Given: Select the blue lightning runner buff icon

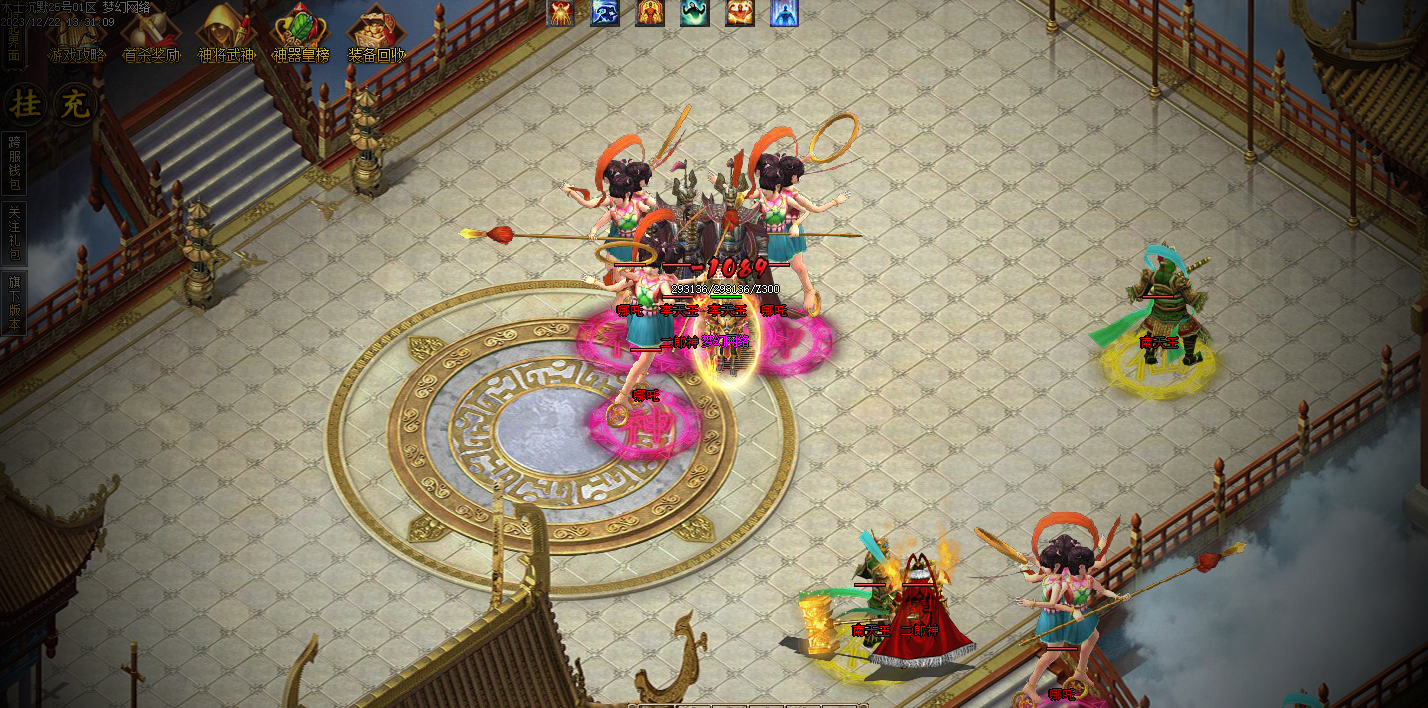Looking at the screenshot, I should (x=605, y=12).
